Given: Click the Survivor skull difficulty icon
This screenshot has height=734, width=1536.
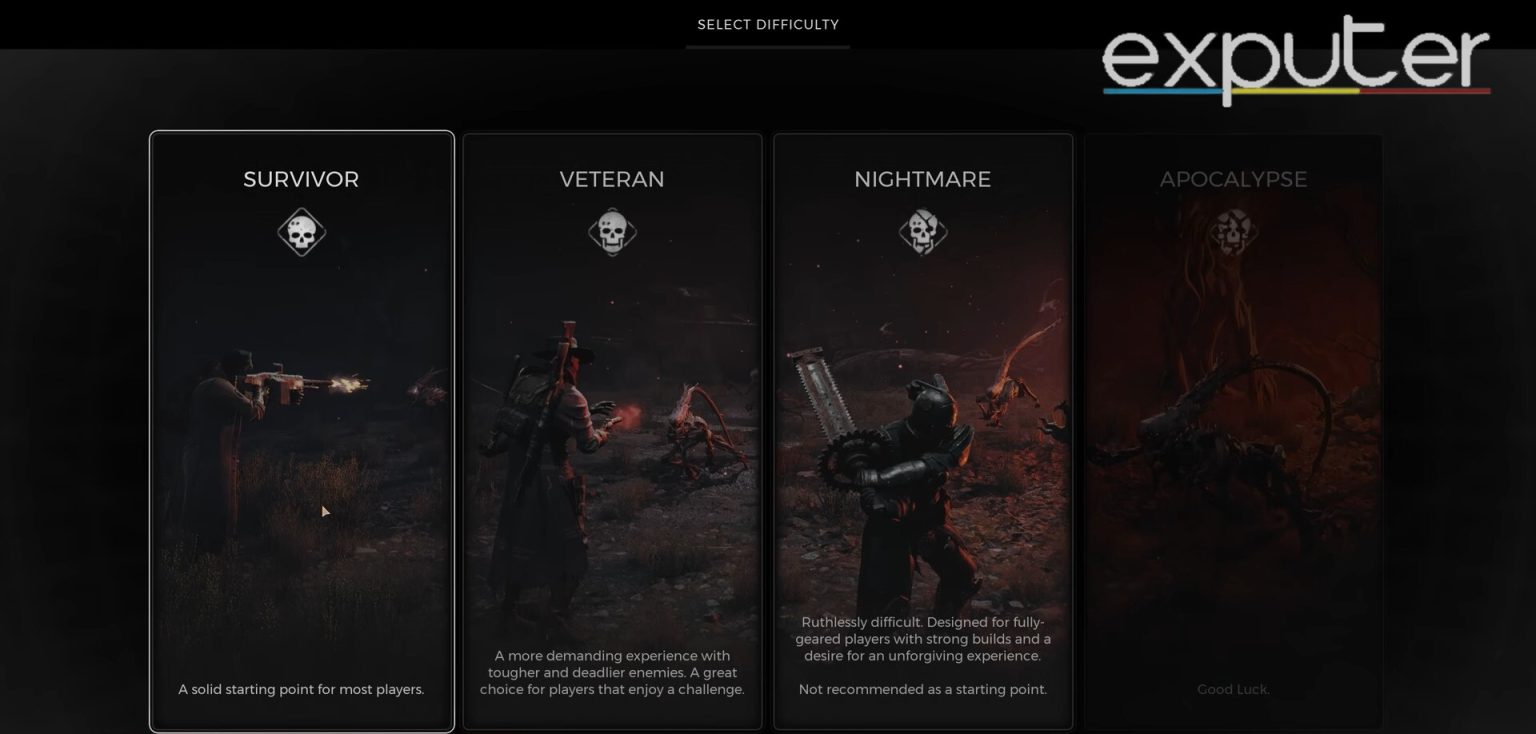Looking at the screenshot, I should pos(301,231).
